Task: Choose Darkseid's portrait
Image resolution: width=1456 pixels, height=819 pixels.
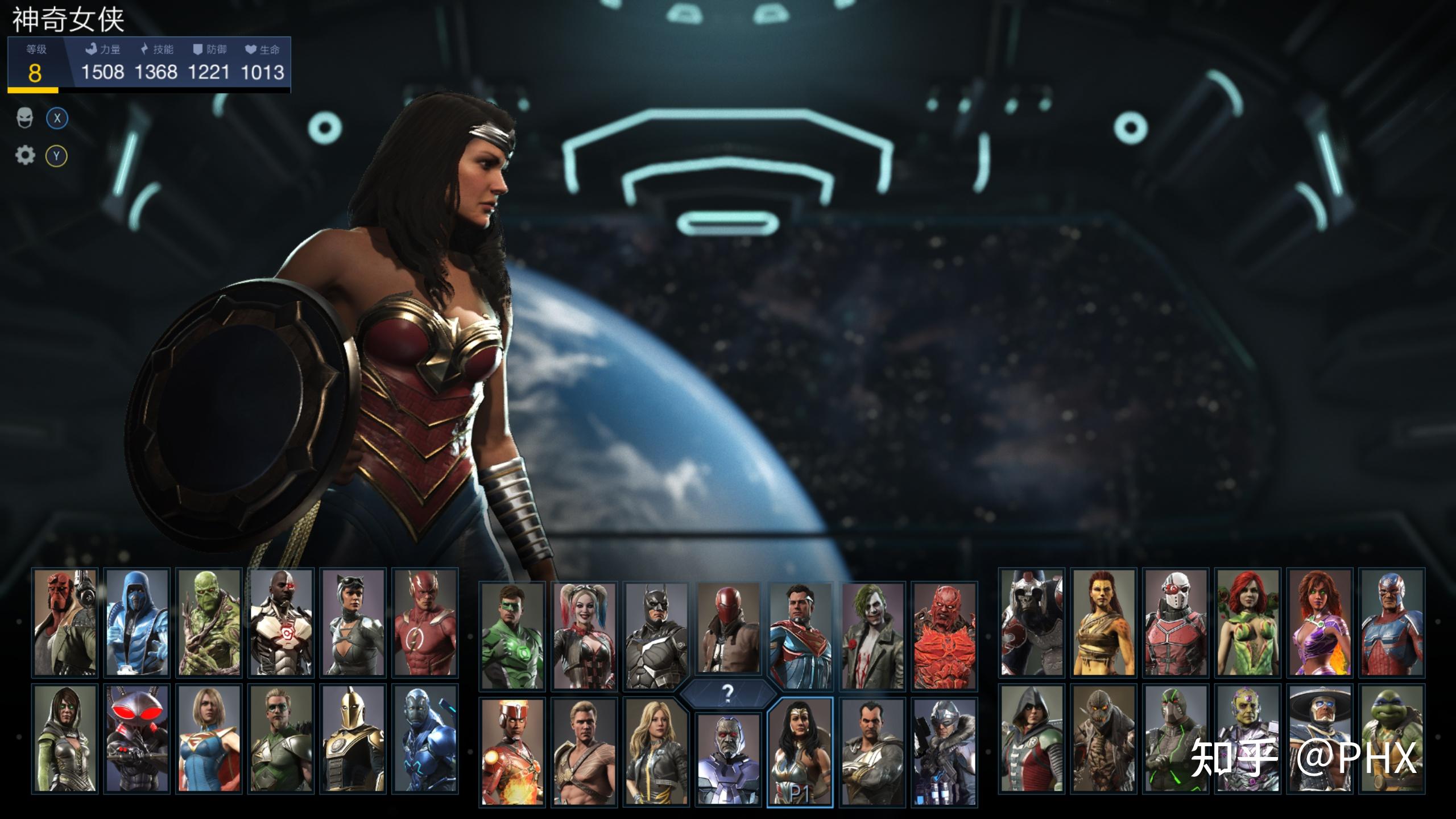Action: click(x=729, y=759)
